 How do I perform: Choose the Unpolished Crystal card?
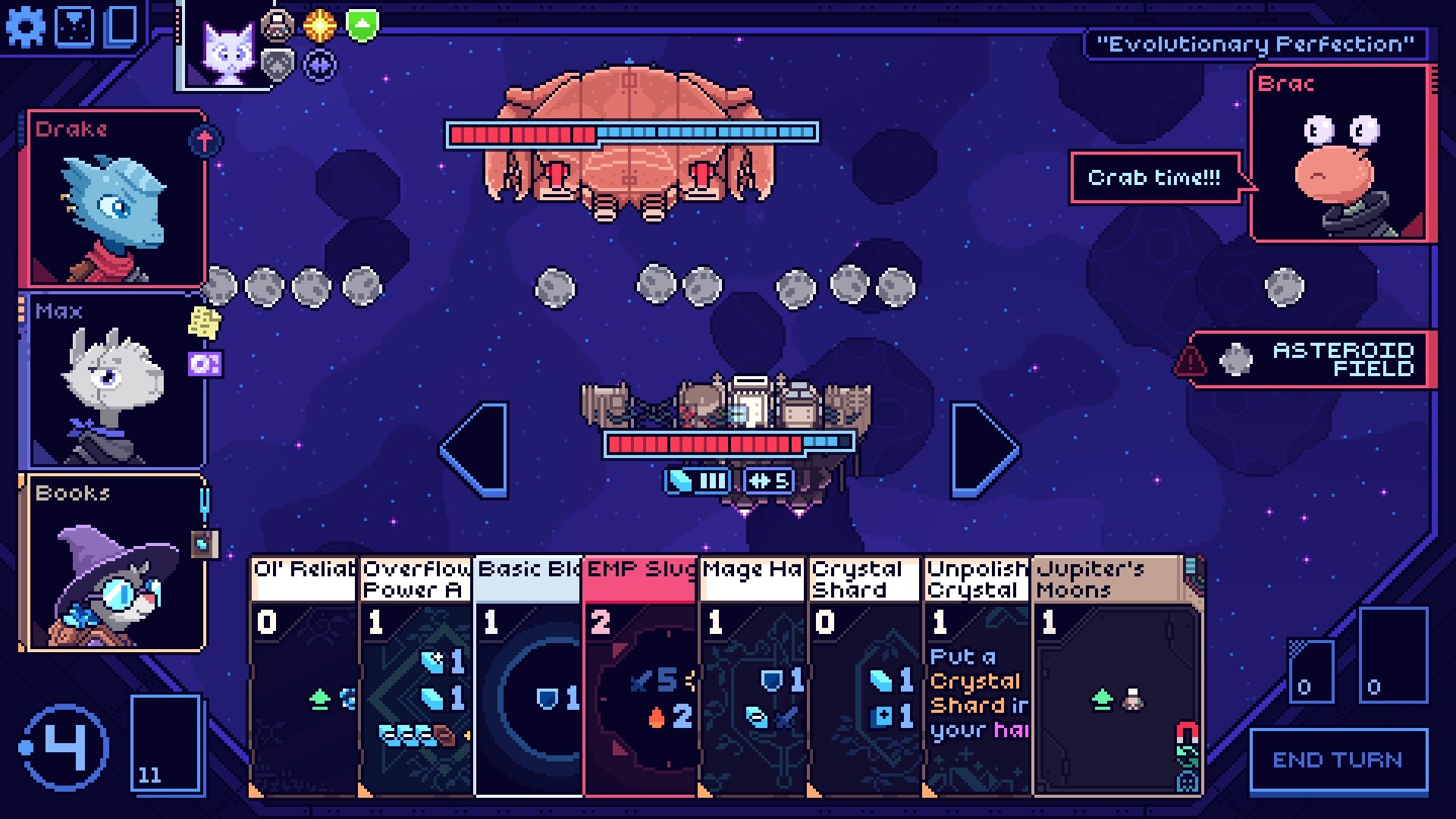pyautogui.click(x=976, y=675)
